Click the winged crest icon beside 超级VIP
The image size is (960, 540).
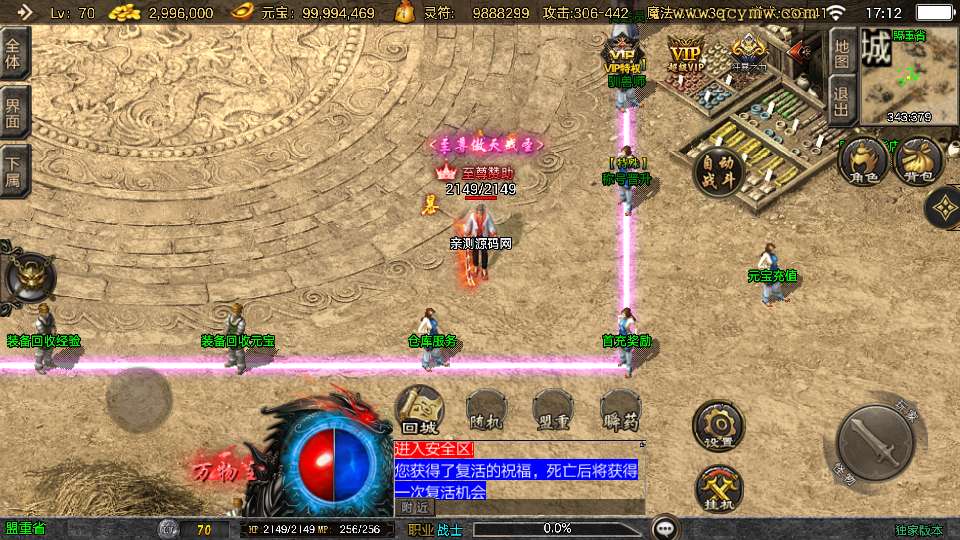point(748,50)
